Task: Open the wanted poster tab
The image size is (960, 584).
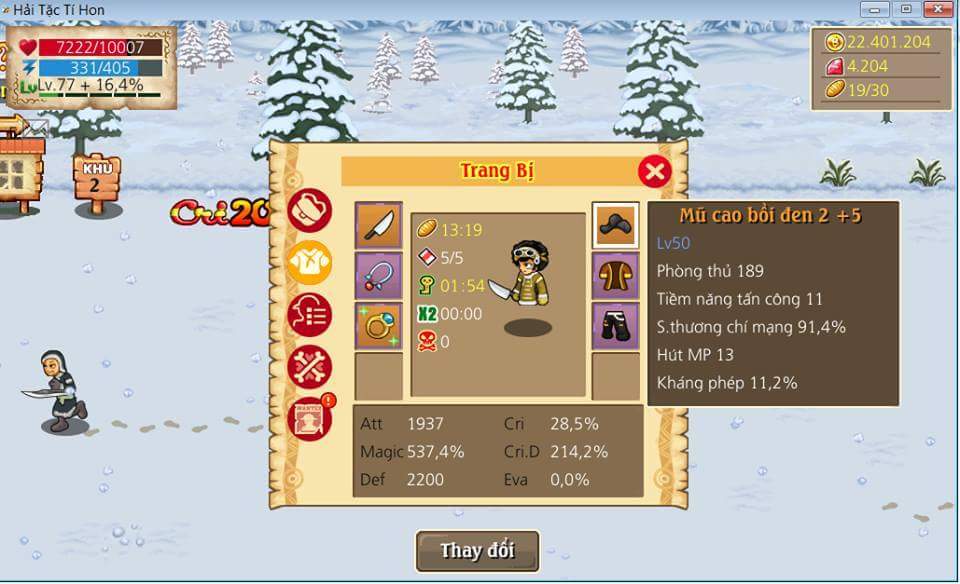Action: coord(310,419)
